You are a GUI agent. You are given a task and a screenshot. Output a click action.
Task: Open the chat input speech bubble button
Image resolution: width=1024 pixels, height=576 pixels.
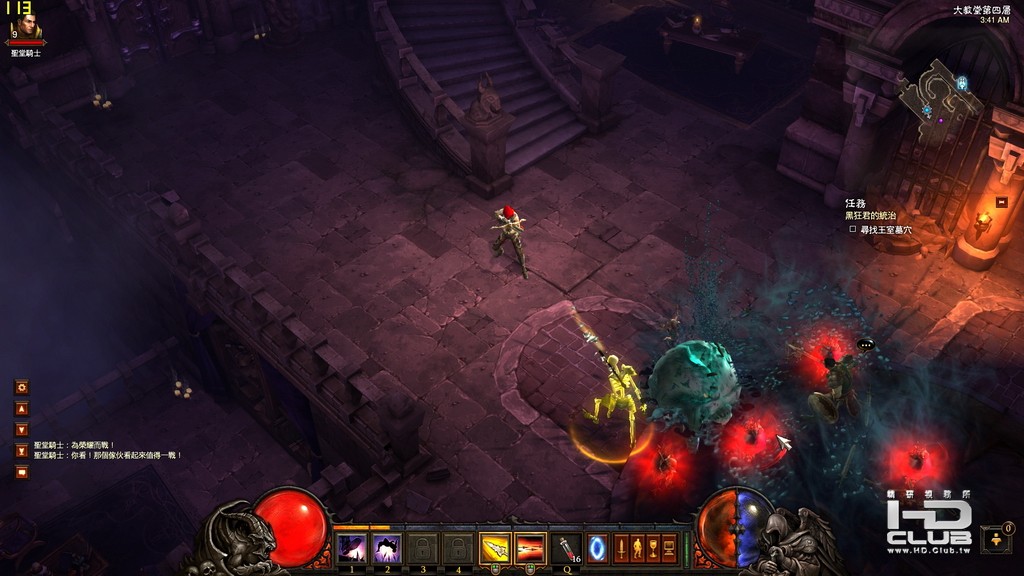pos(21,472)
